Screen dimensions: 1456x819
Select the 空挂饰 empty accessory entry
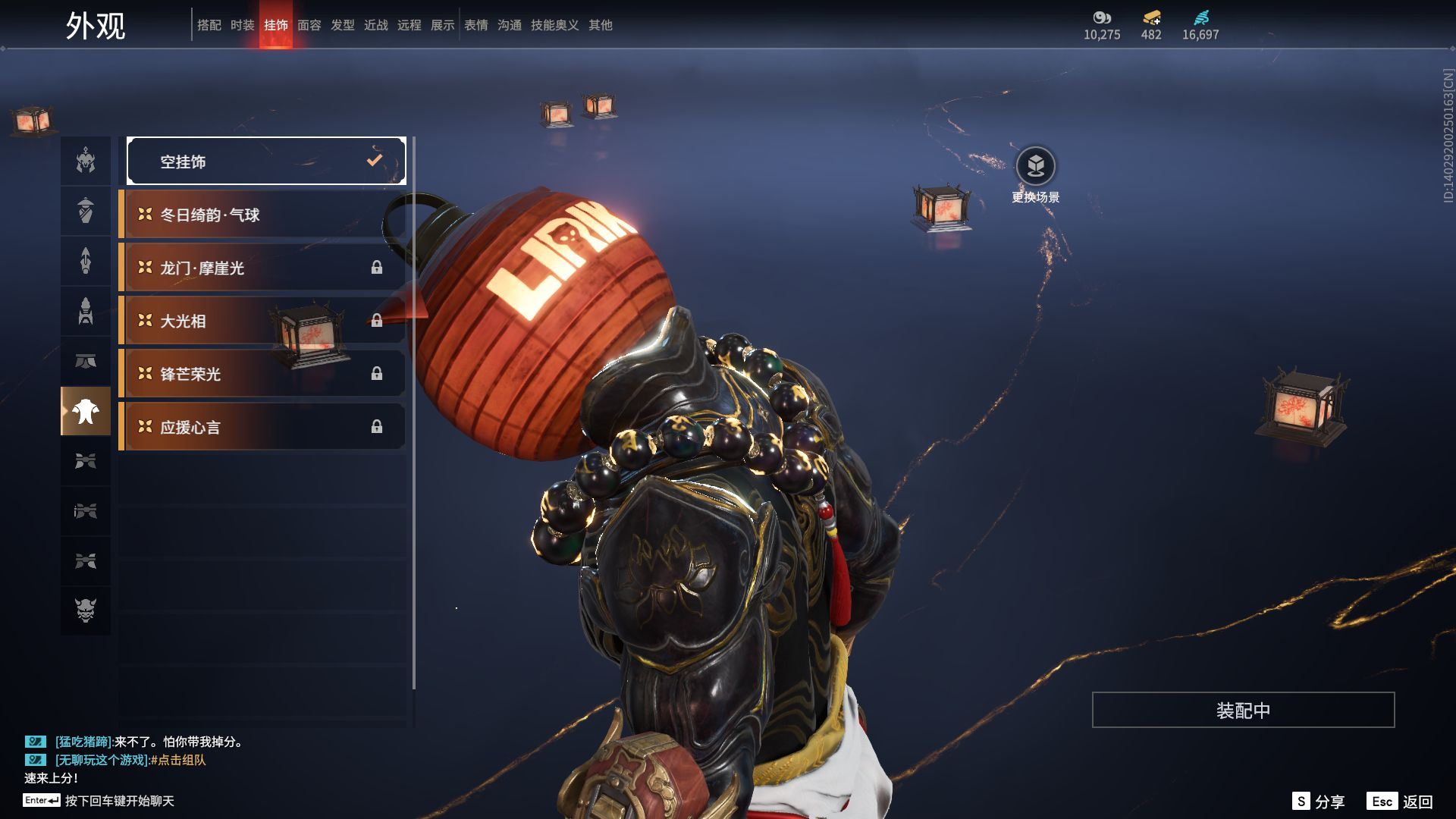(x=266, y=161)
